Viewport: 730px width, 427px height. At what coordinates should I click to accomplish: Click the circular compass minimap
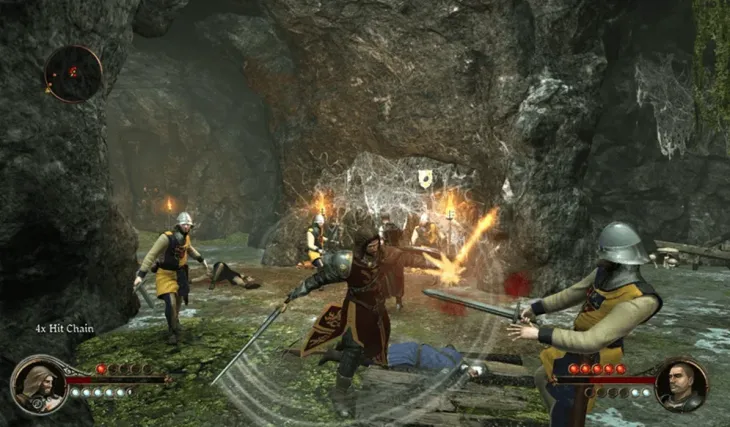[x=72, y=73]
